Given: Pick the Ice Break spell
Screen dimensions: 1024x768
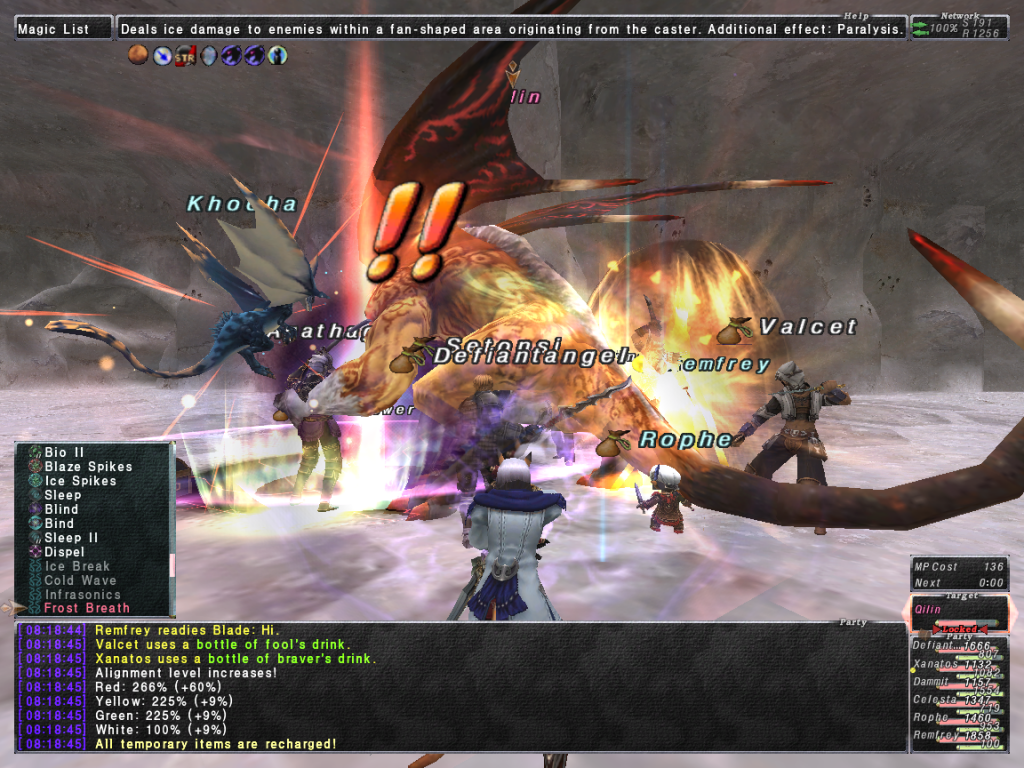Looking at the screenshot, I should click(x=77, y=566).
